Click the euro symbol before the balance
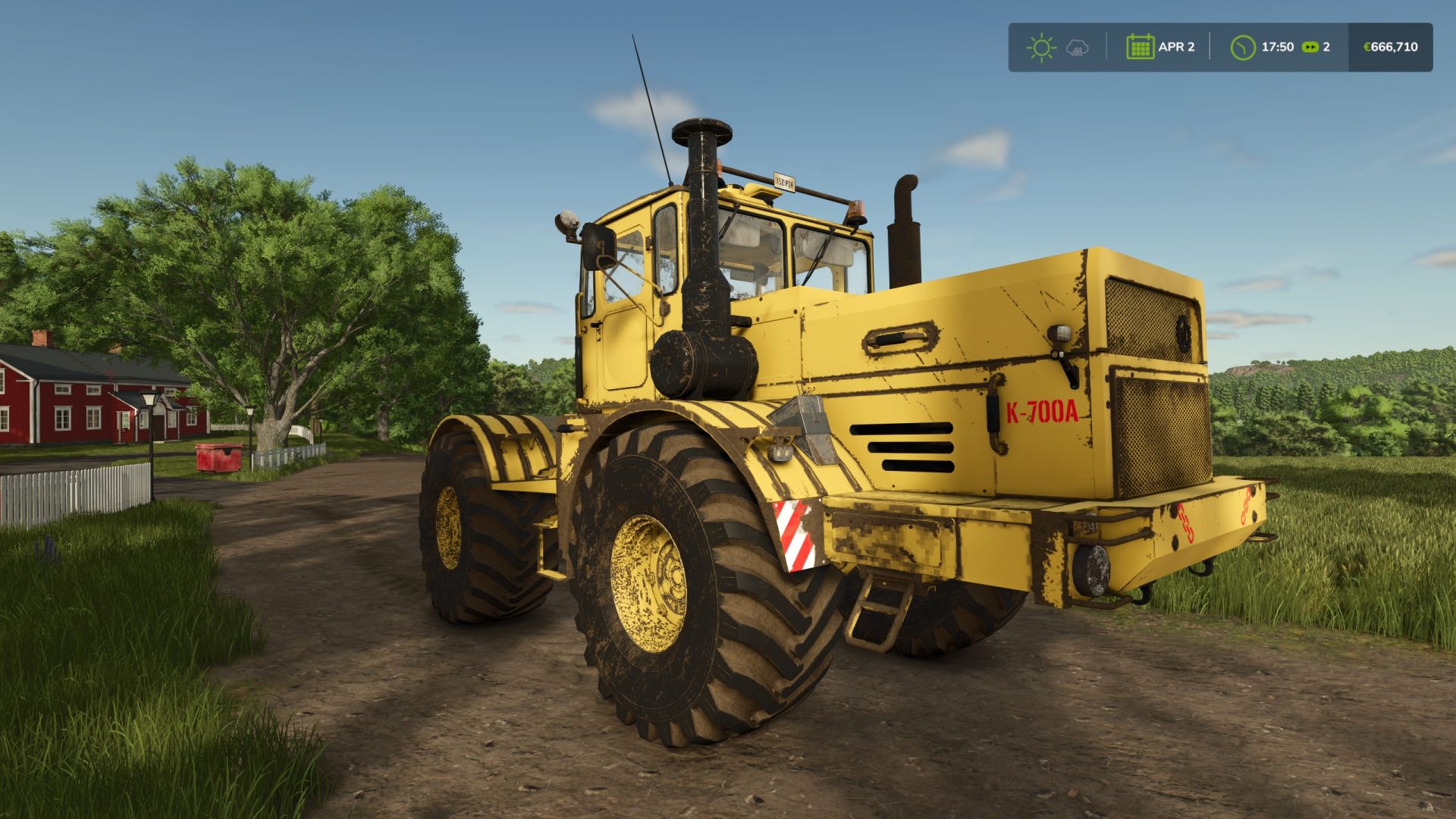 [1367, 46]
